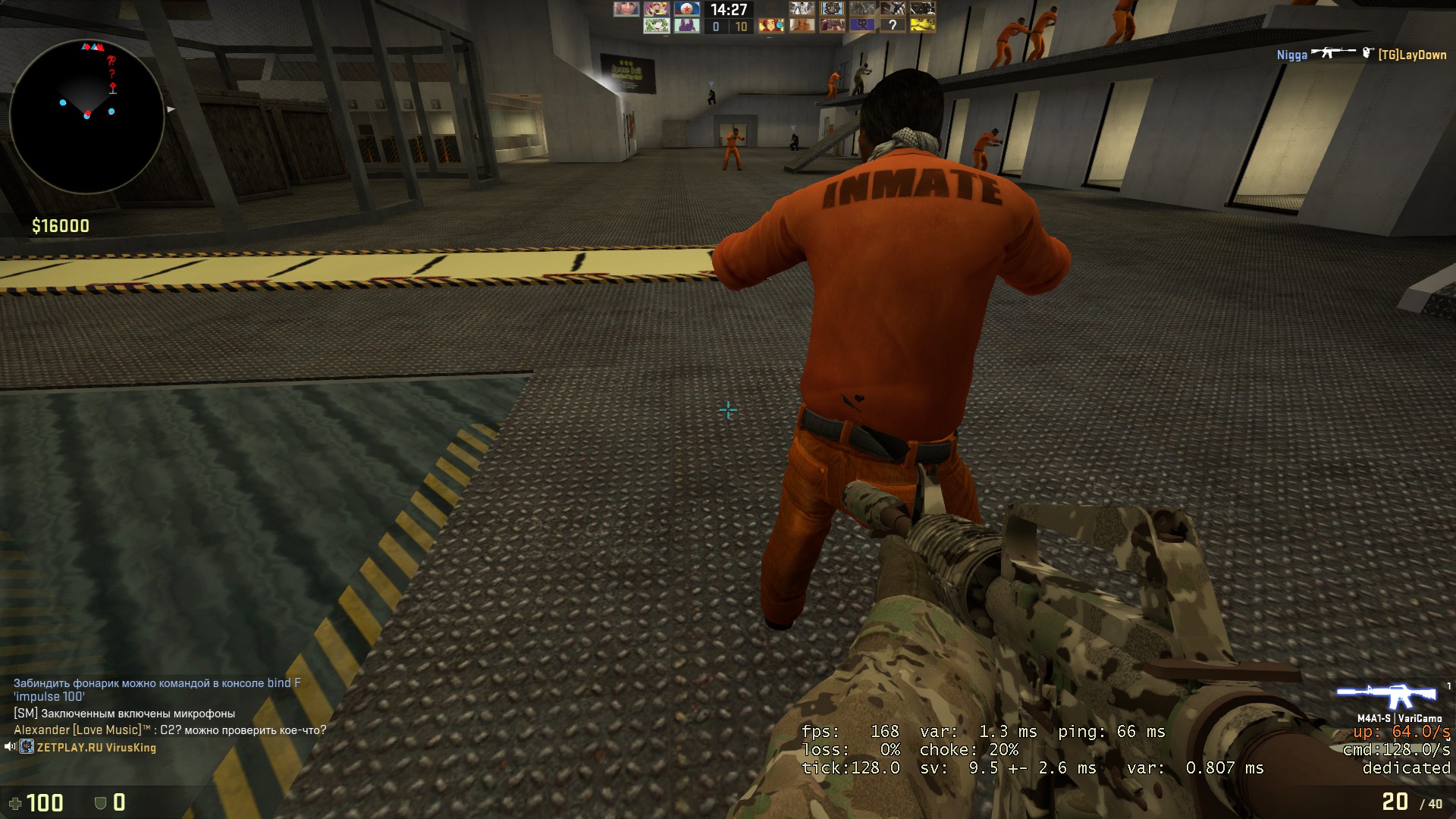1456x819 pixels.
Task: Click the dark cat on blue avatar
Action: coord(862,25)
